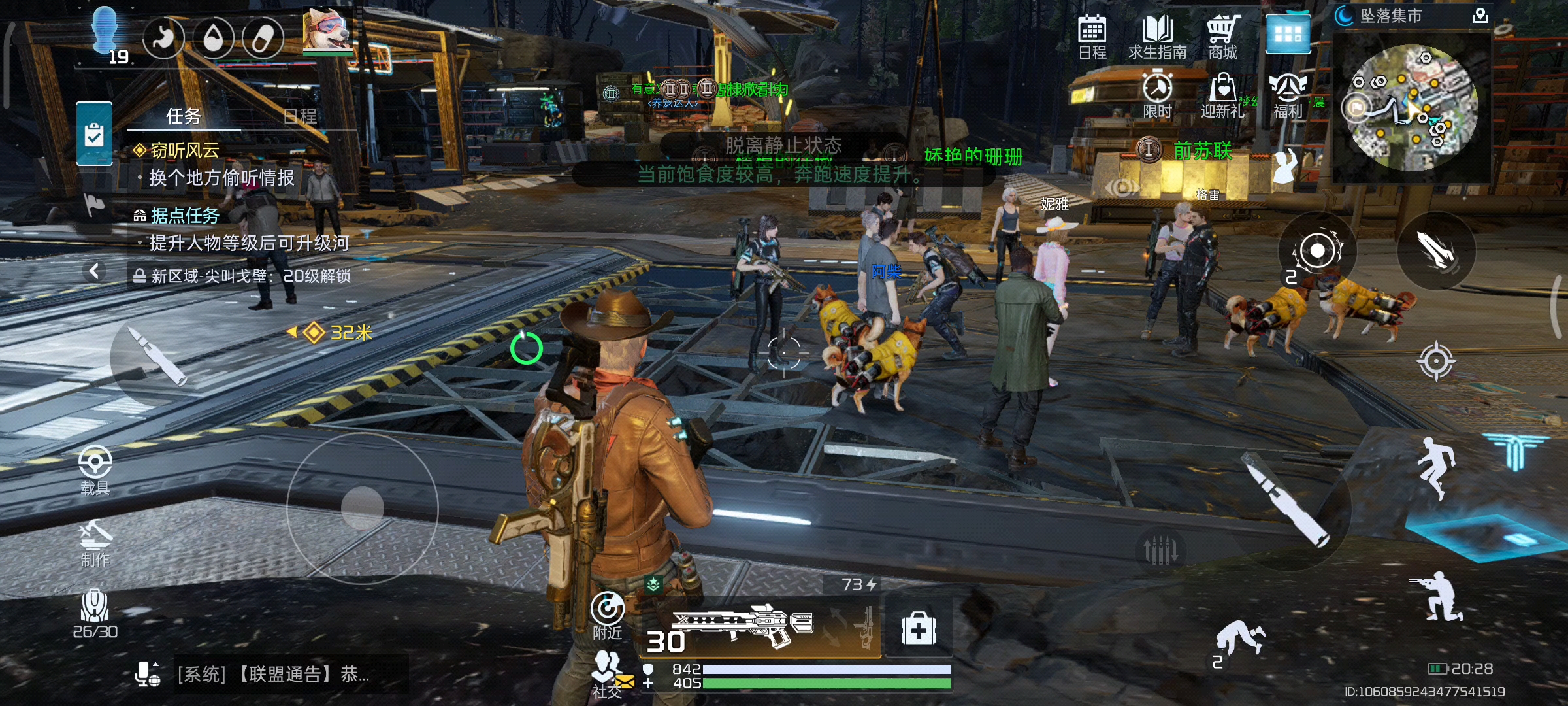Screen dimensions: 1568x706
Task: Open the 迎新礼 welcome gift
Action: [1222, 95]
